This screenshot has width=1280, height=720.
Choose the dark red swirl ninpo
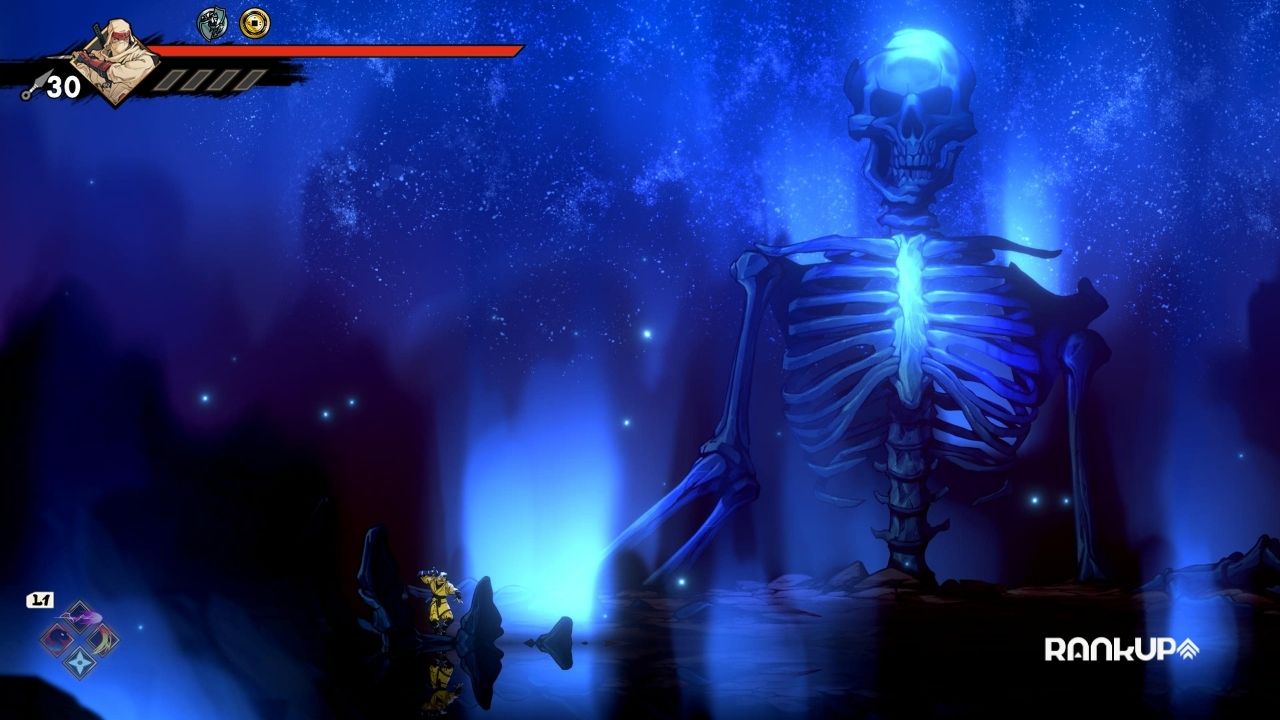click(x=57, y=638)
